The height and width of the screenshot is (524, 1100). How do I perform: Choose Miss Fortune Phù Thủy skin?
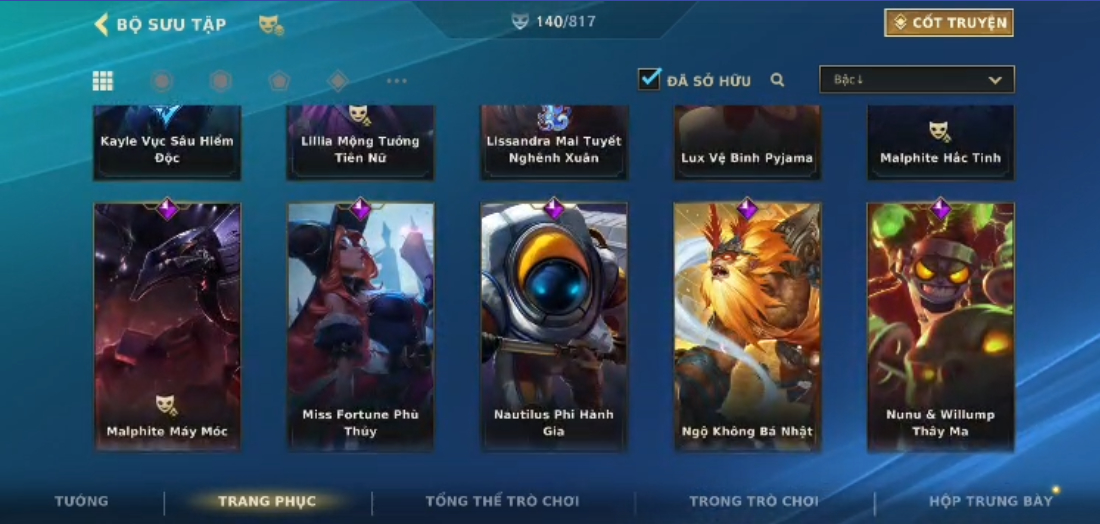[360, 326]
